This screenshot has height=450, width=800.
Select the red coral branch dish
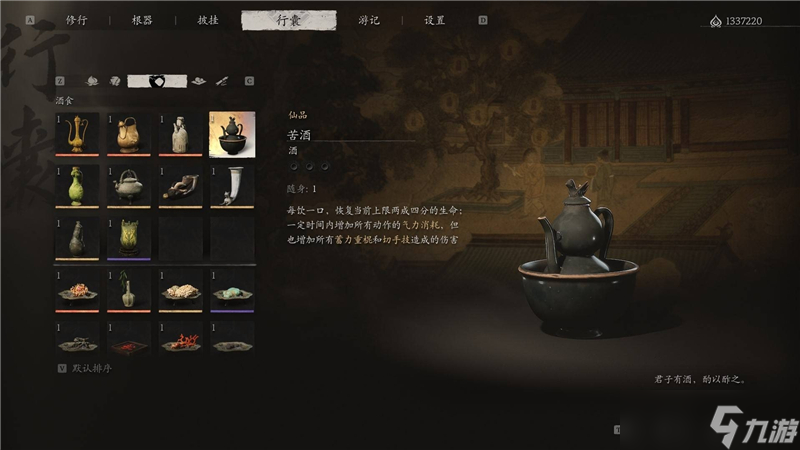(x=180, y=343)
